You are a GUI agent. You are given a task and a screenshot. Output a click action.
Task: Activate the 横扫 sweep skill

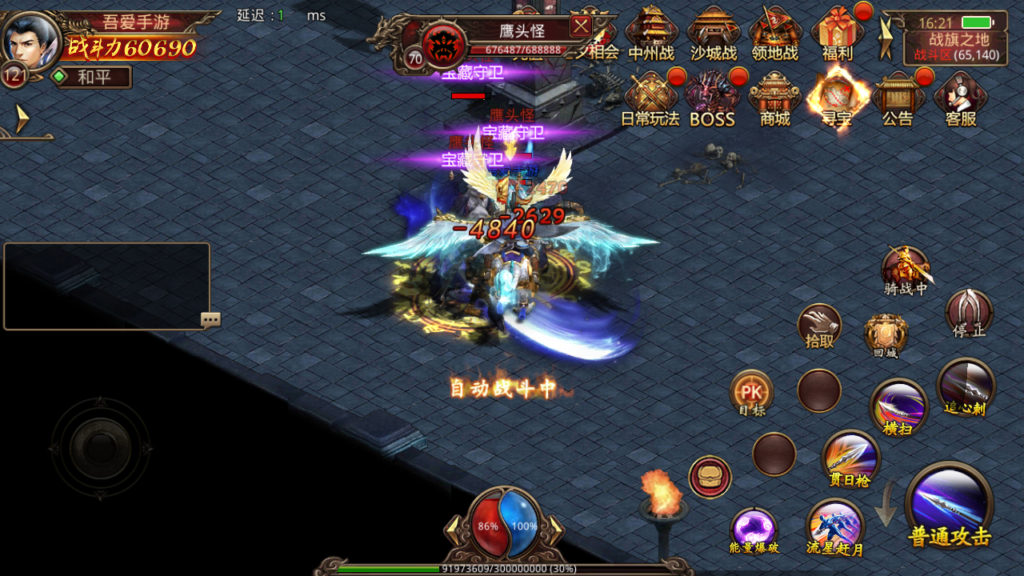point(898,406)
